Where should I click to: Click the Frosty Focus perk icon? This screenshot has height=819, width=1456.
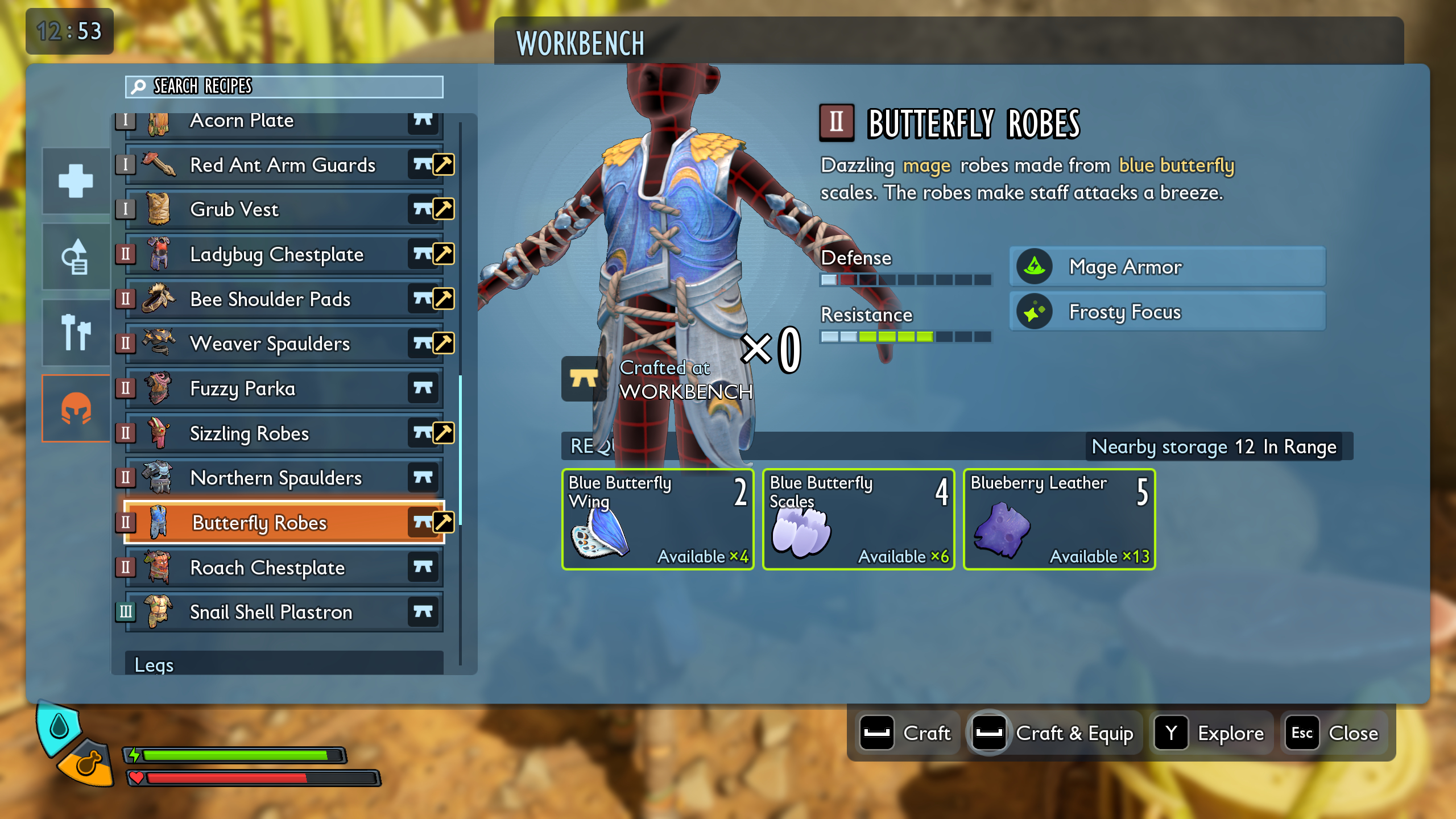(1035, 311)
